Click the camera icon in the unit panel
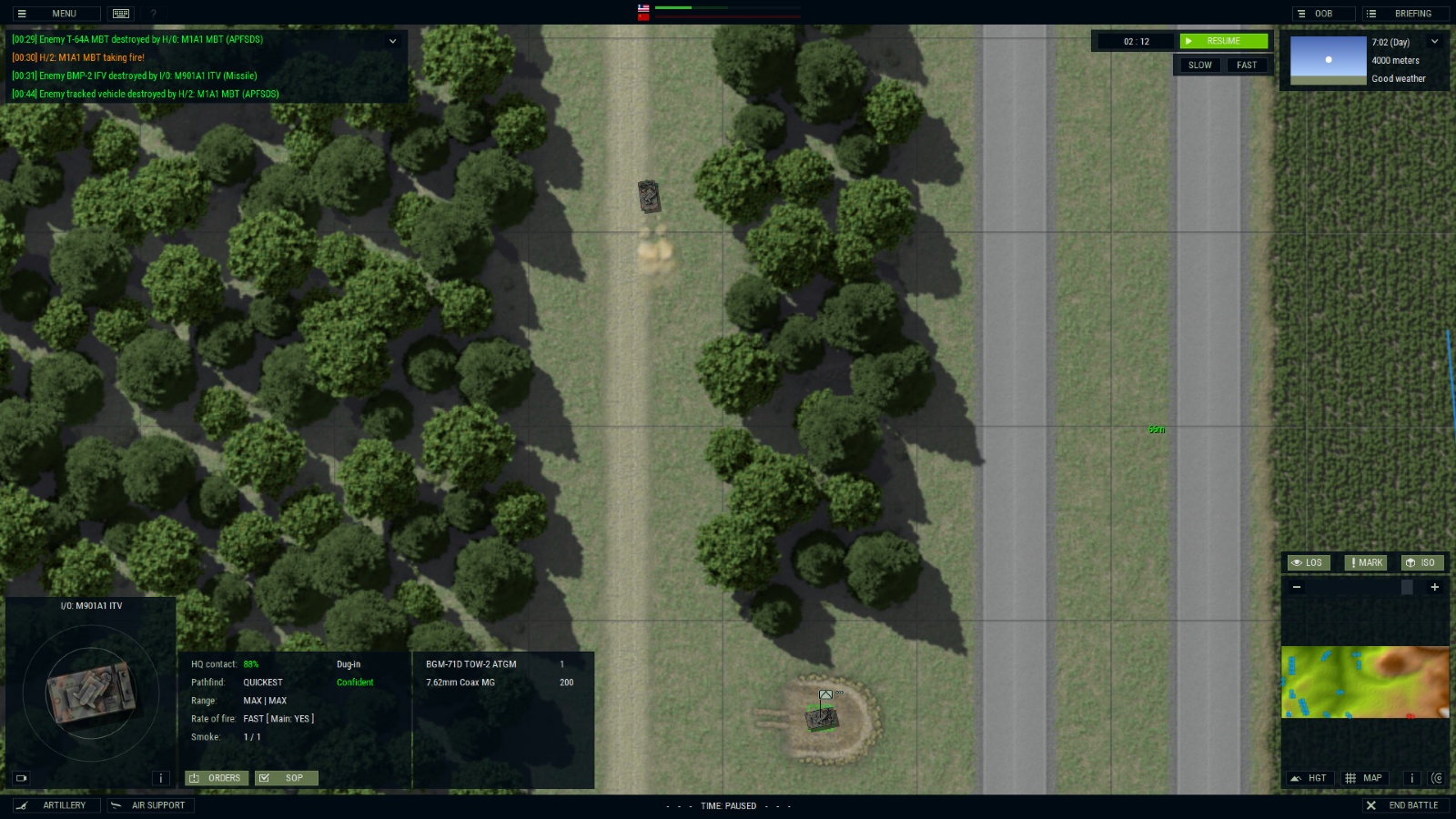This screenshot has width=1456, height=819. [x=19, y=778]
